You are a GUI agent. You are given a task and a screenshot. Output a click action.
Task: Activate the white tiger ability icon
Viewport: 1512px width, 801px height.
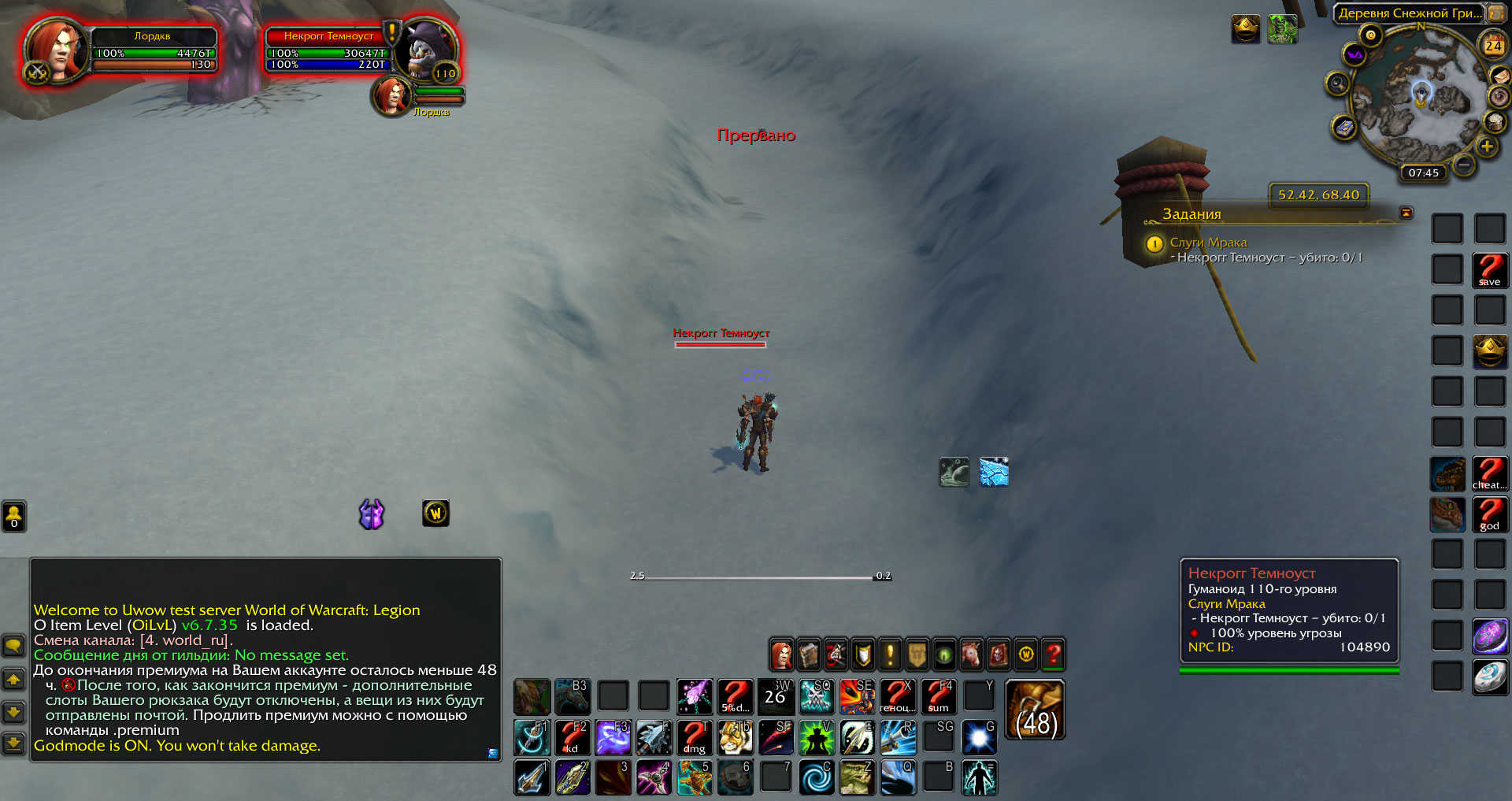(735, 738)
